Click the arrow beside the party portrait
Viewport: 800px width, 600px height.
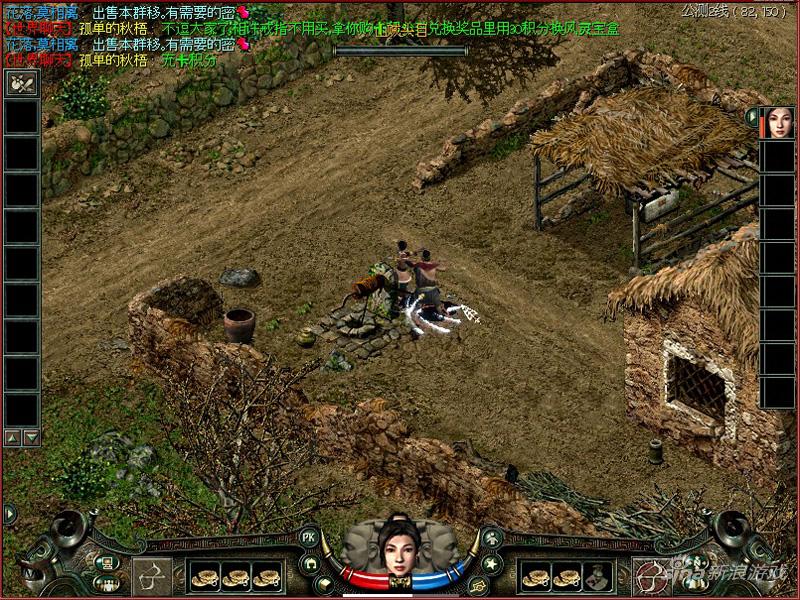pyautogui.click(x=752, y=117)
